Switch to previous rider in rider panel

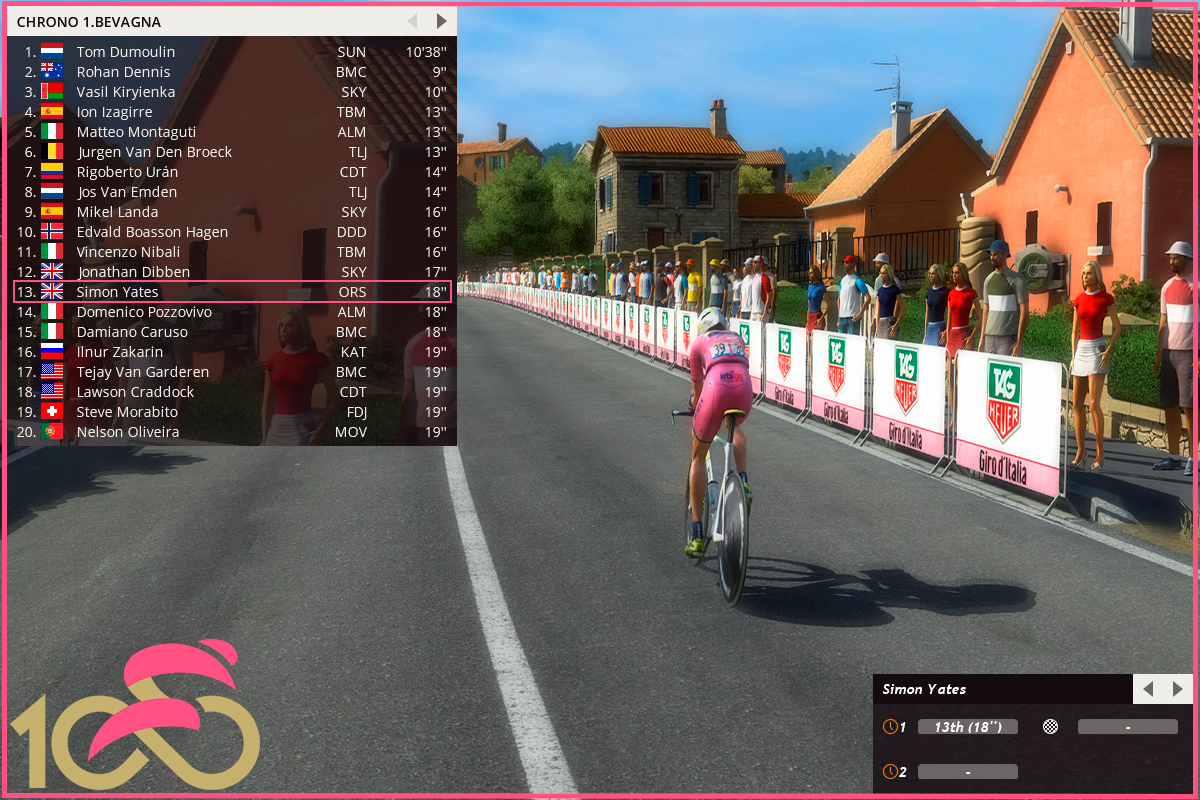[1148, 689]
